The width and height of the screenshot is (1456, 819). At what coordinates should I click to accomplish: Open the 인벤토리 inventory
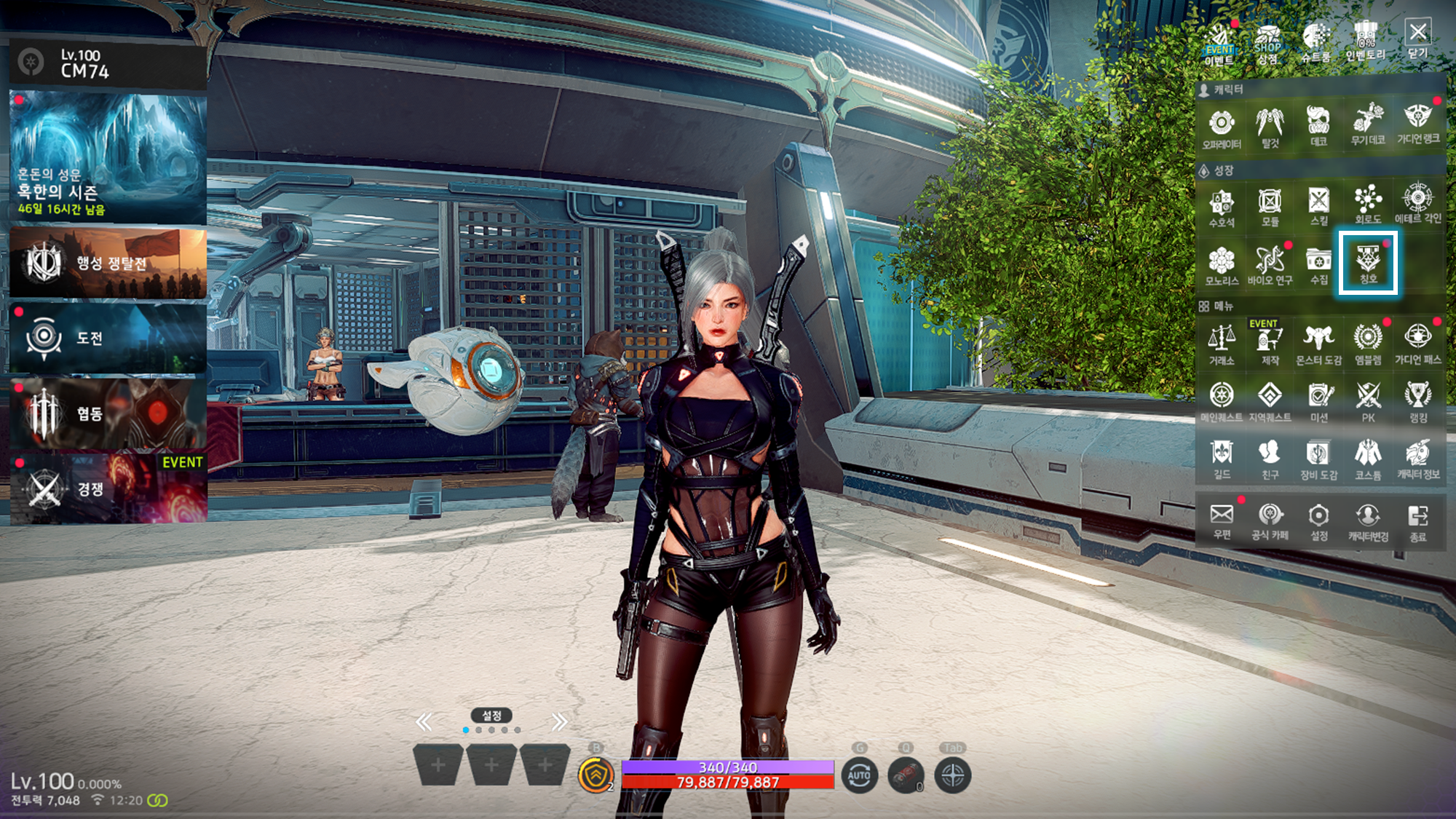tap(1366, 41)
